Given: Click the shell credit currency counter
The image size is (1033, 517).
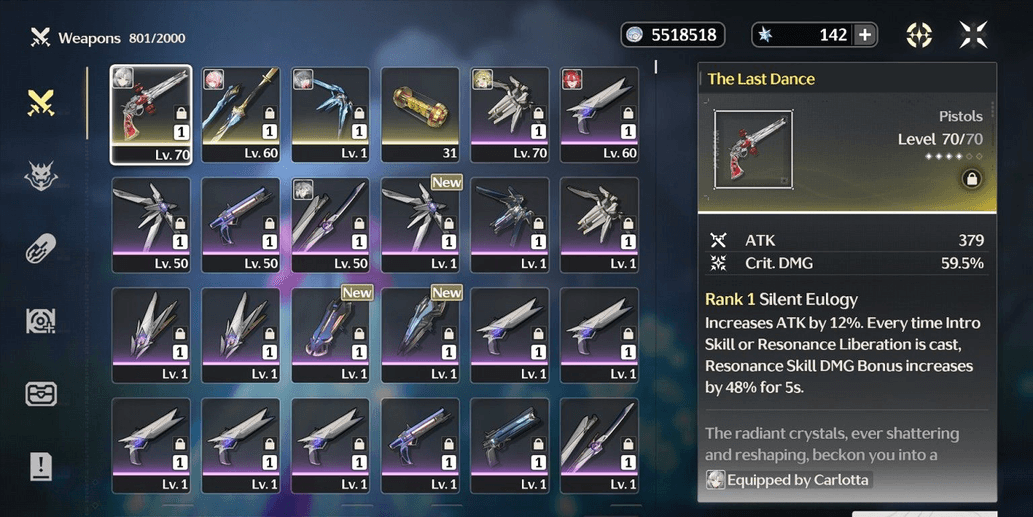Looking at the screenshot, I should coord(672,35).
